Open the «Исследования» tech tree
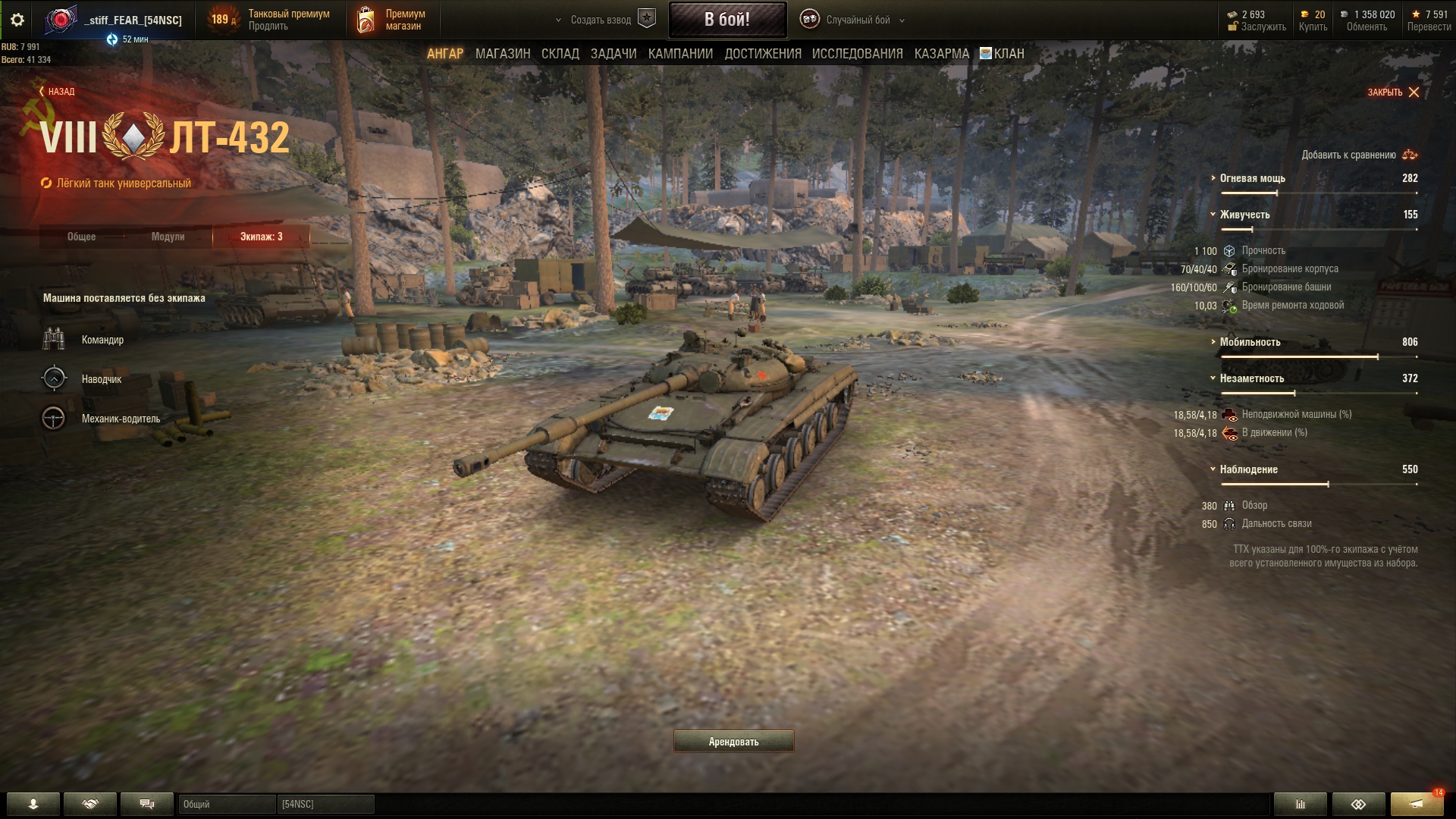The height and width of the screenshot is (819, 1456). point(857,54)
